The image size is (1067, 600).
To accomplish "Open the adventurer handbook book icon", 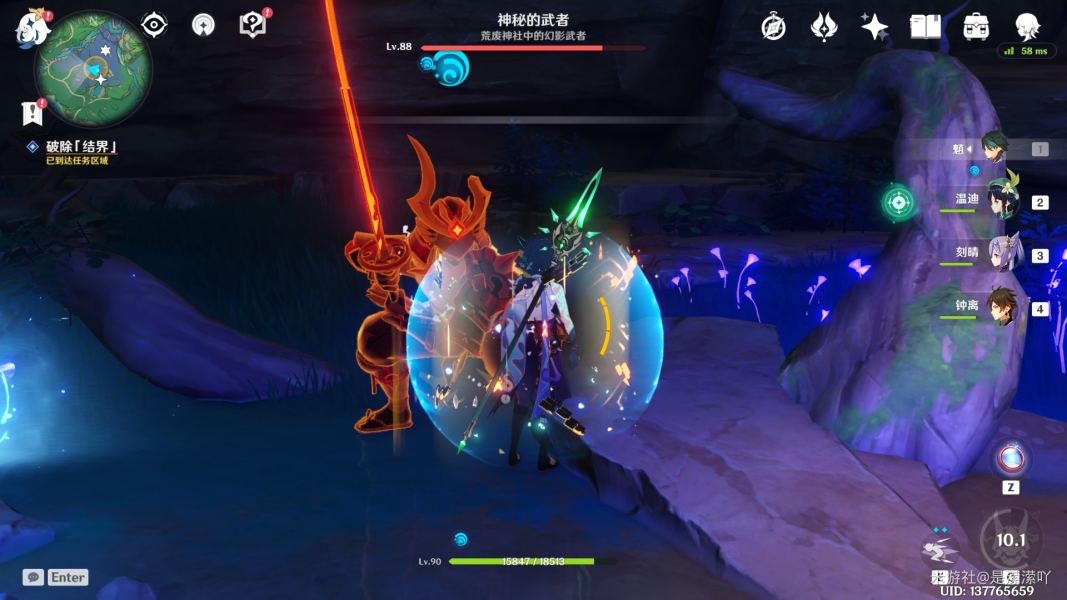I will click(x=925, y=27).
